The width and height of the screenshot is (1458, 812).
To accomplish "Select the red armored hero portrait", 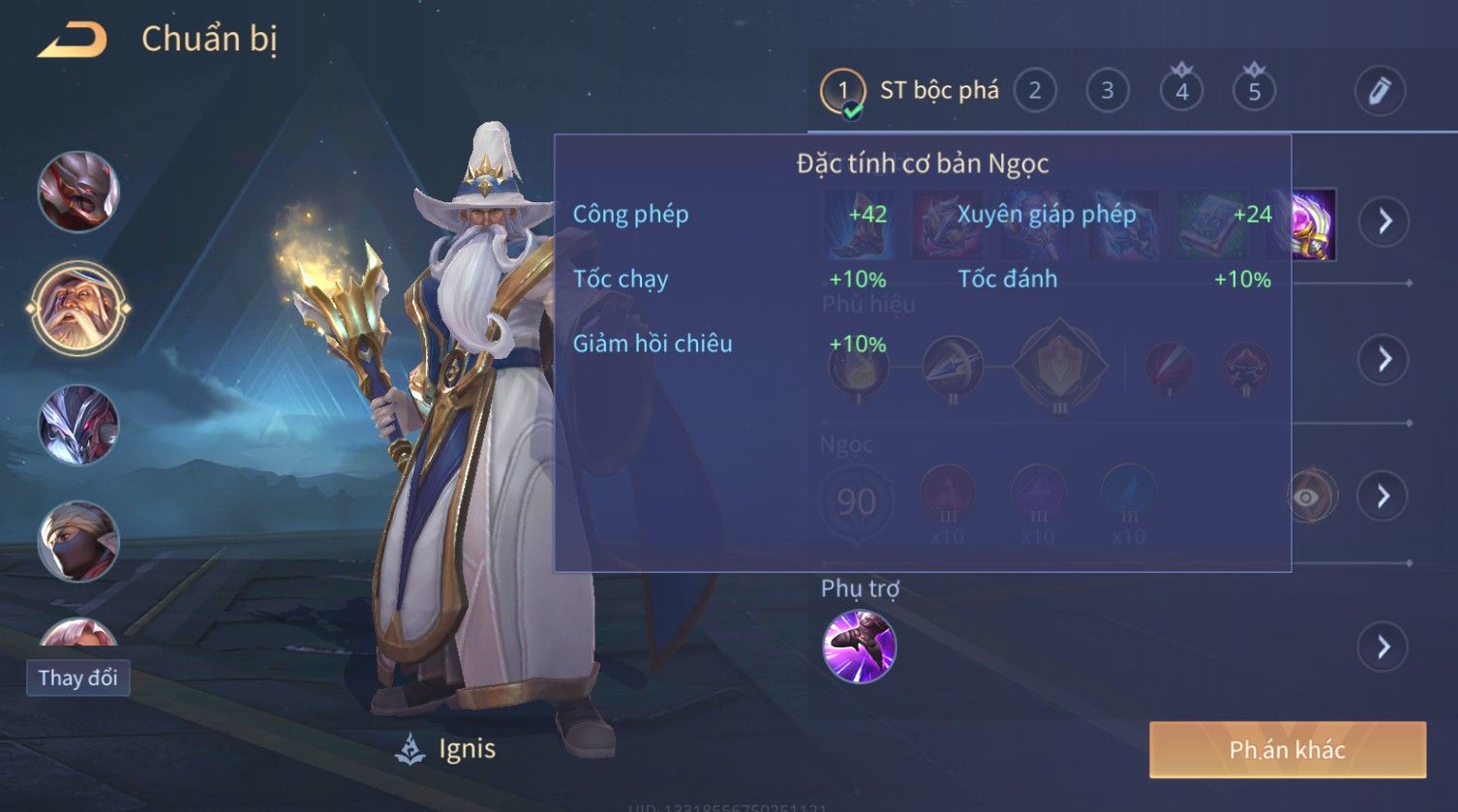I will 78,192.
